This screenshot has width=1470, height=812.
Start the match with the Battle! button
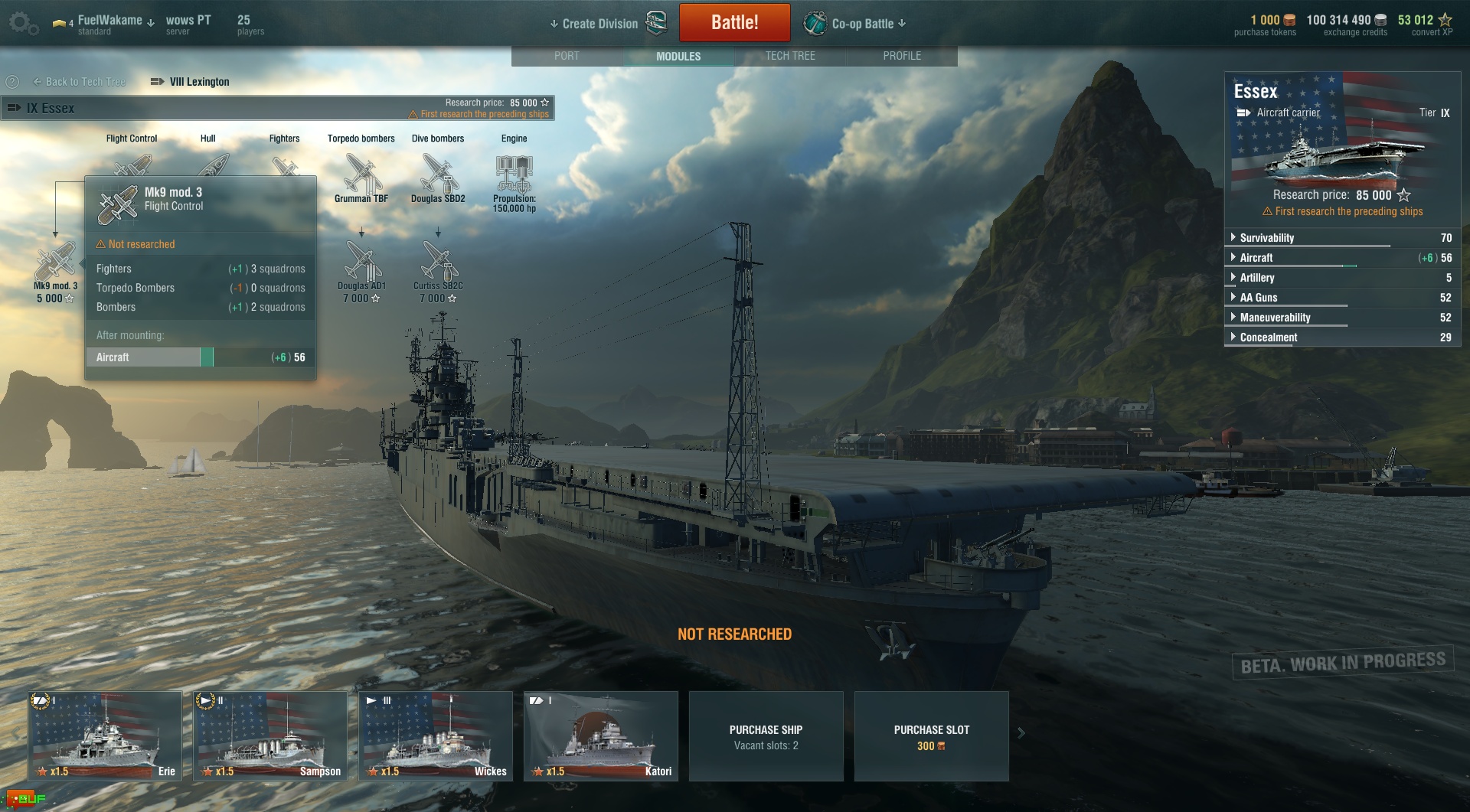coord(734,22)
